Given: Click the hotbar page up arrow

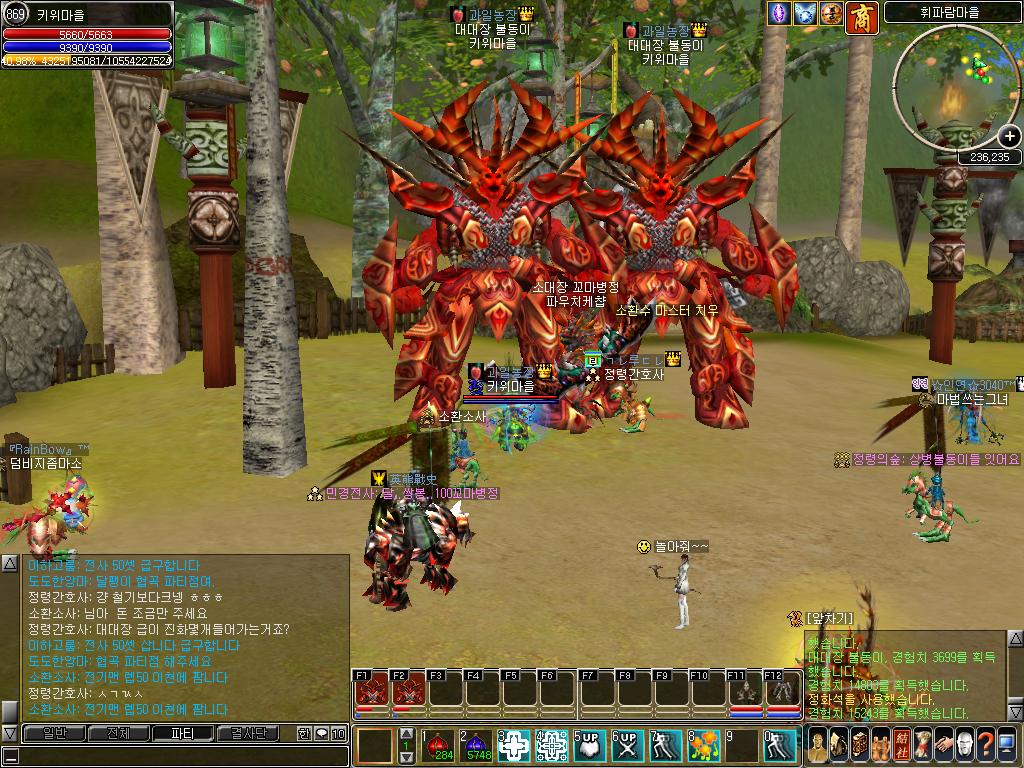Looking at the screenshot, I should pos(406,734).
